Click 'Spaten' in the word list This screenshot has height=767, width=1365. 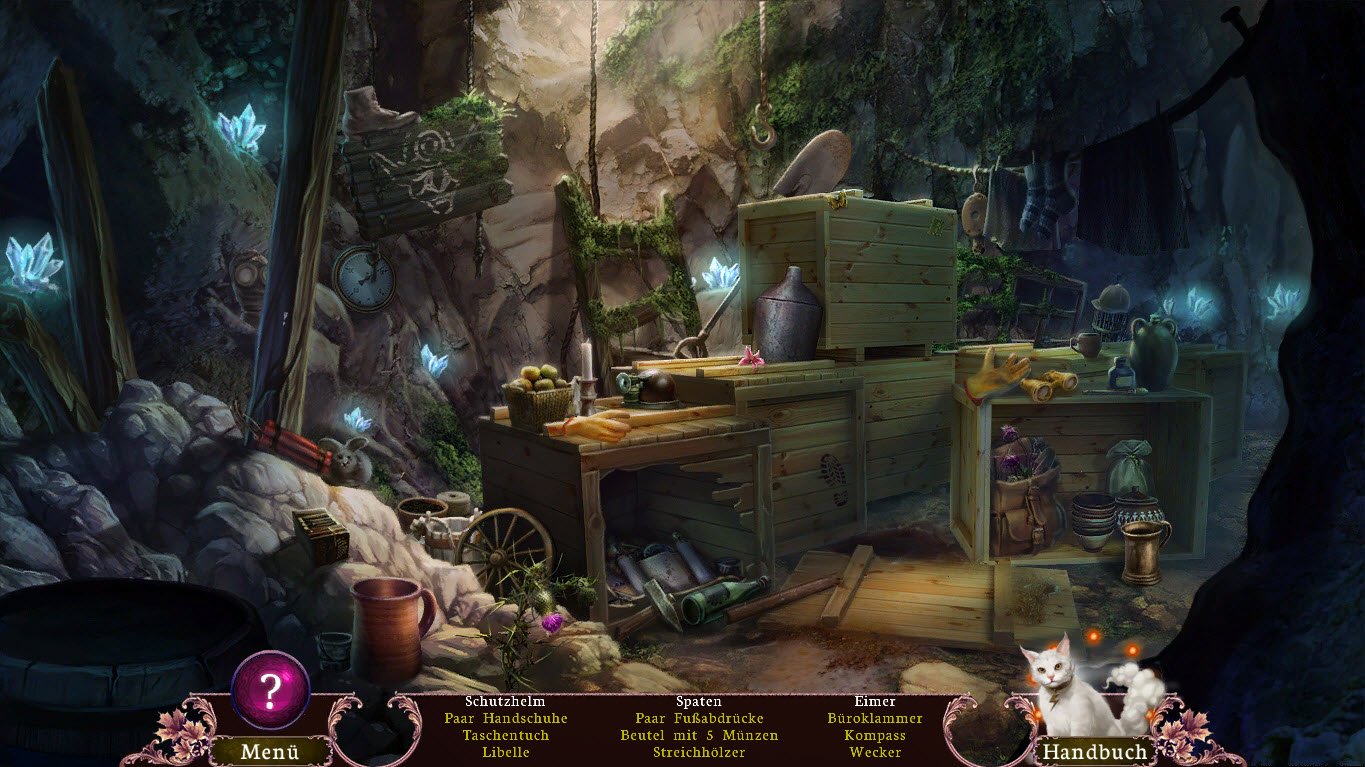697,701
